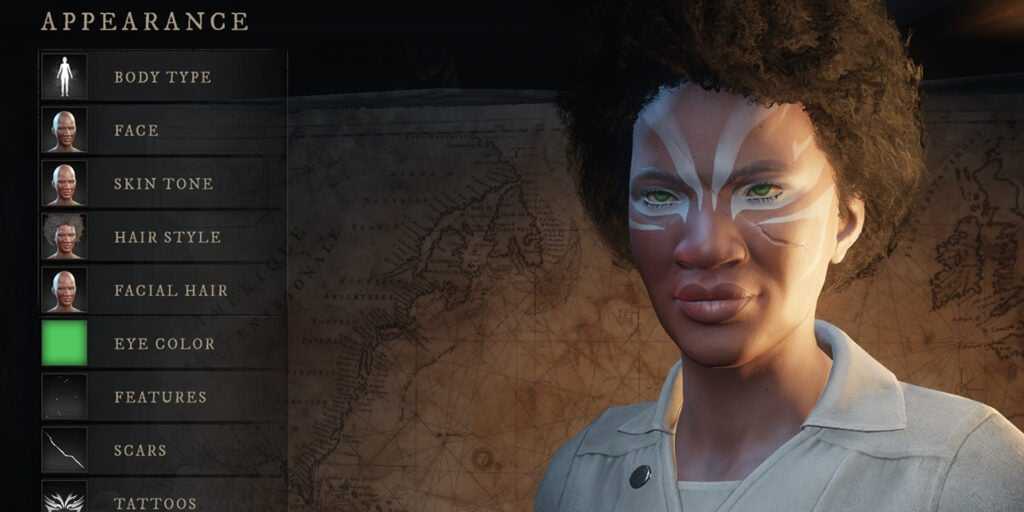This screenshot has height=512, width=1024.
Task: Select the Face category
Action: (x=137, y=130)
